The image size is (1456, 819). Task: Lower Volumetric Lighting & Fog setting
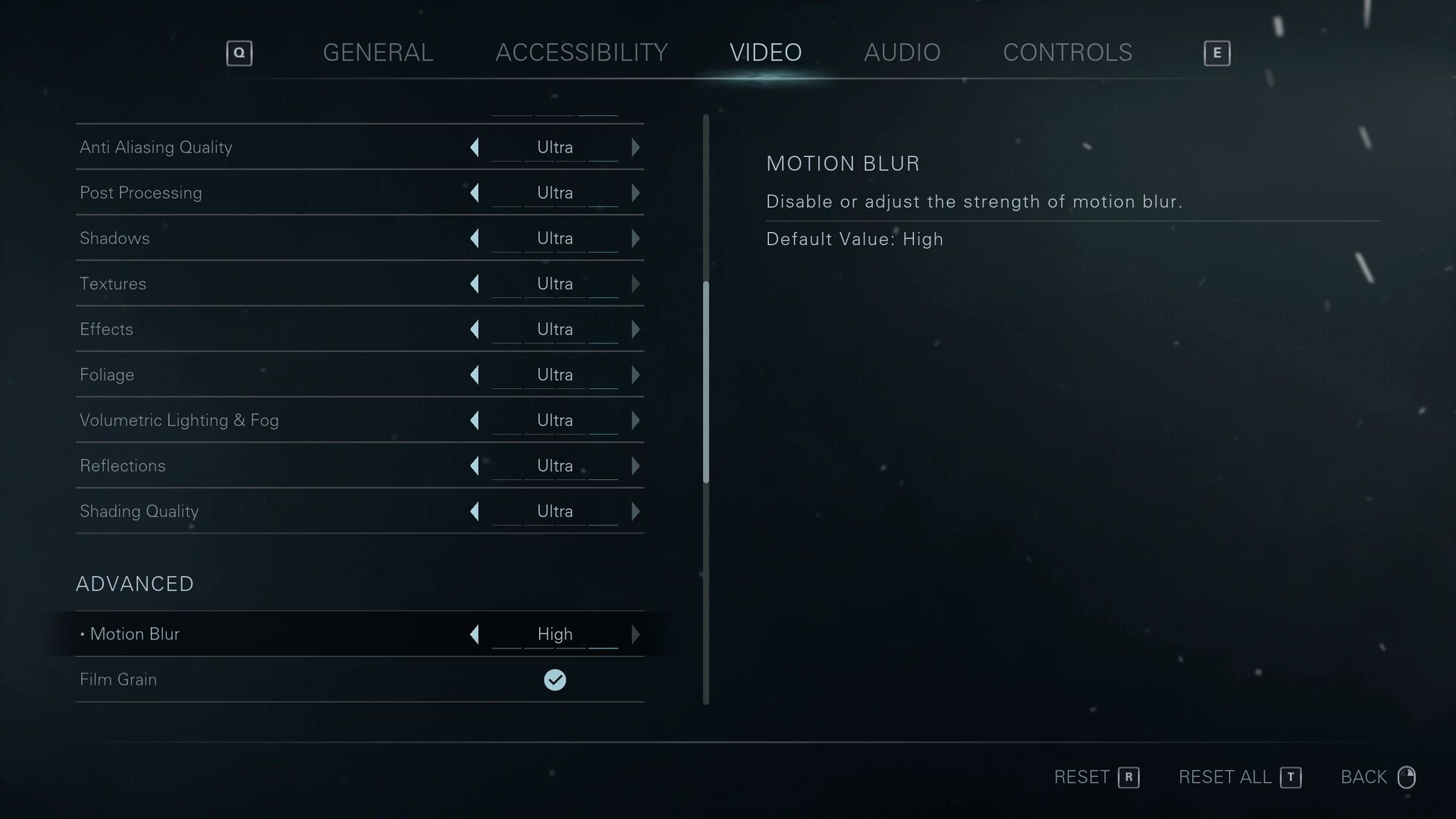point(475,420)
